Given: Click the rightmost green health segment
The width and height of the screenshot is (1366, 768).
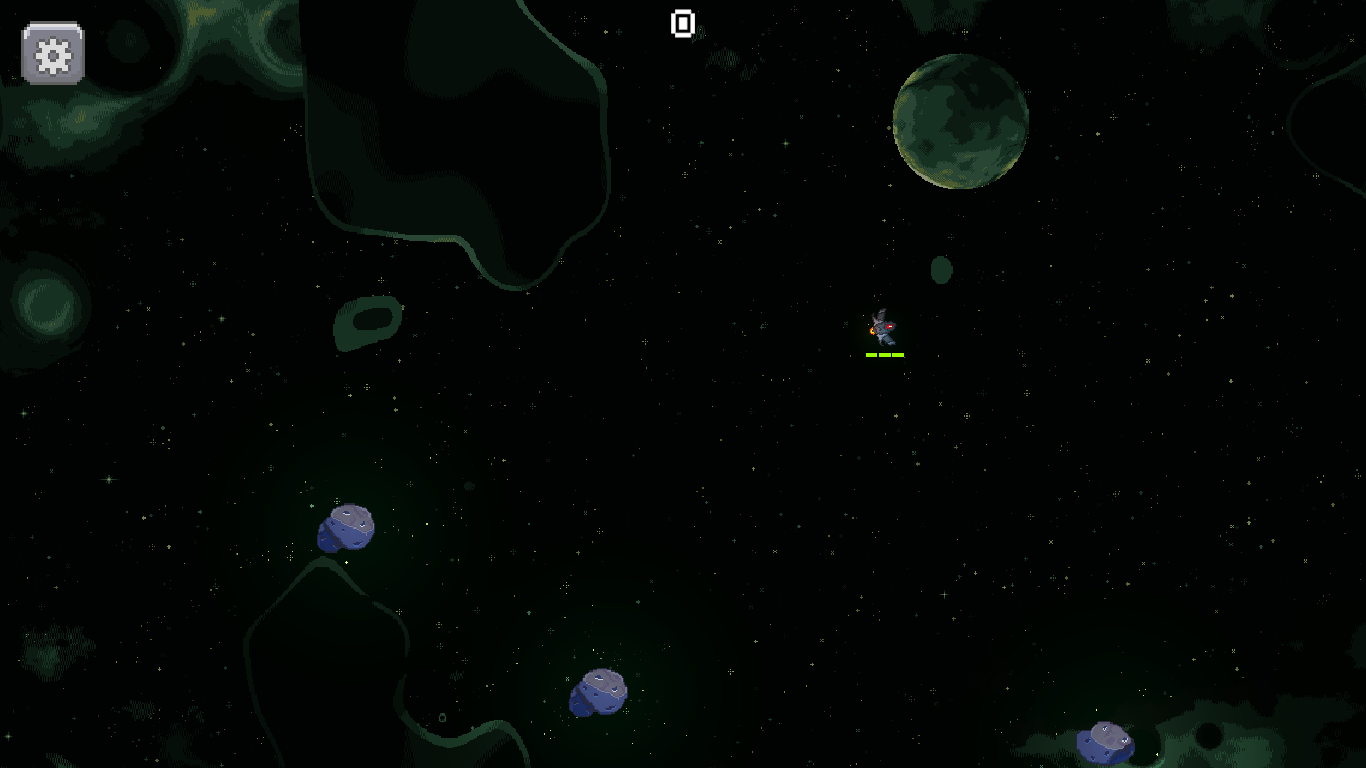Looking at the screenshot, I should click(x=897, y=354).
